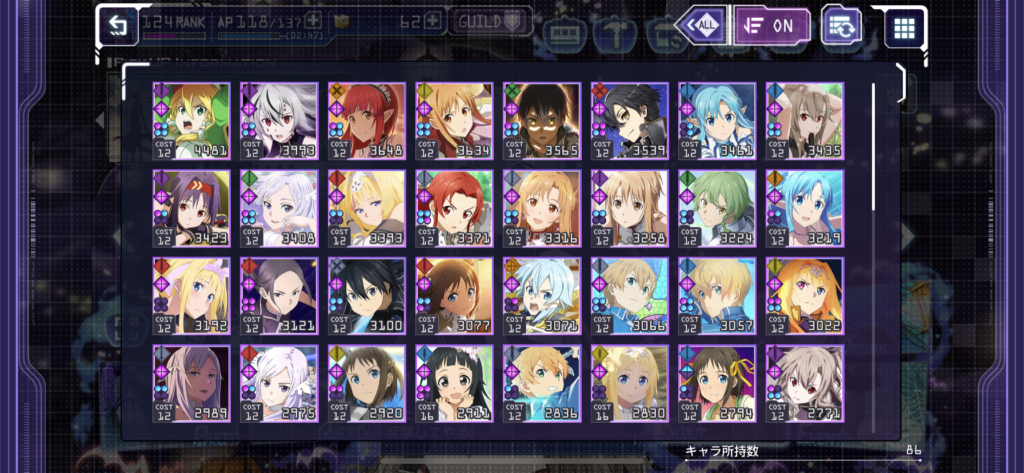Choose the purple-haired character with power 3423
Viewport: 1024px width, 473px height.
pyautogui.click(x=191, y=208)
